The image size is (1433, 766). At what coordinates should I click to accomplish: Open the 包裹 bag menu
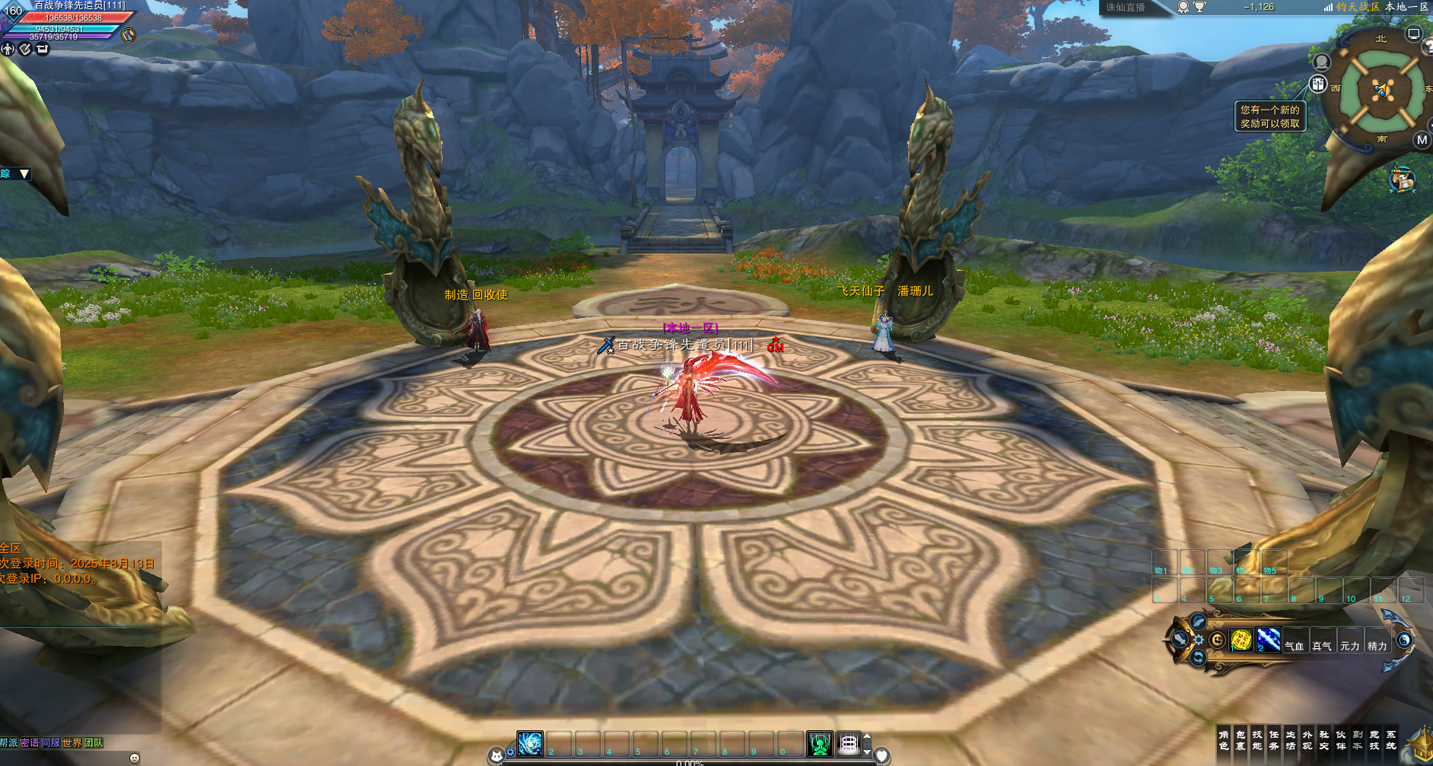[x=1241, y=740]
